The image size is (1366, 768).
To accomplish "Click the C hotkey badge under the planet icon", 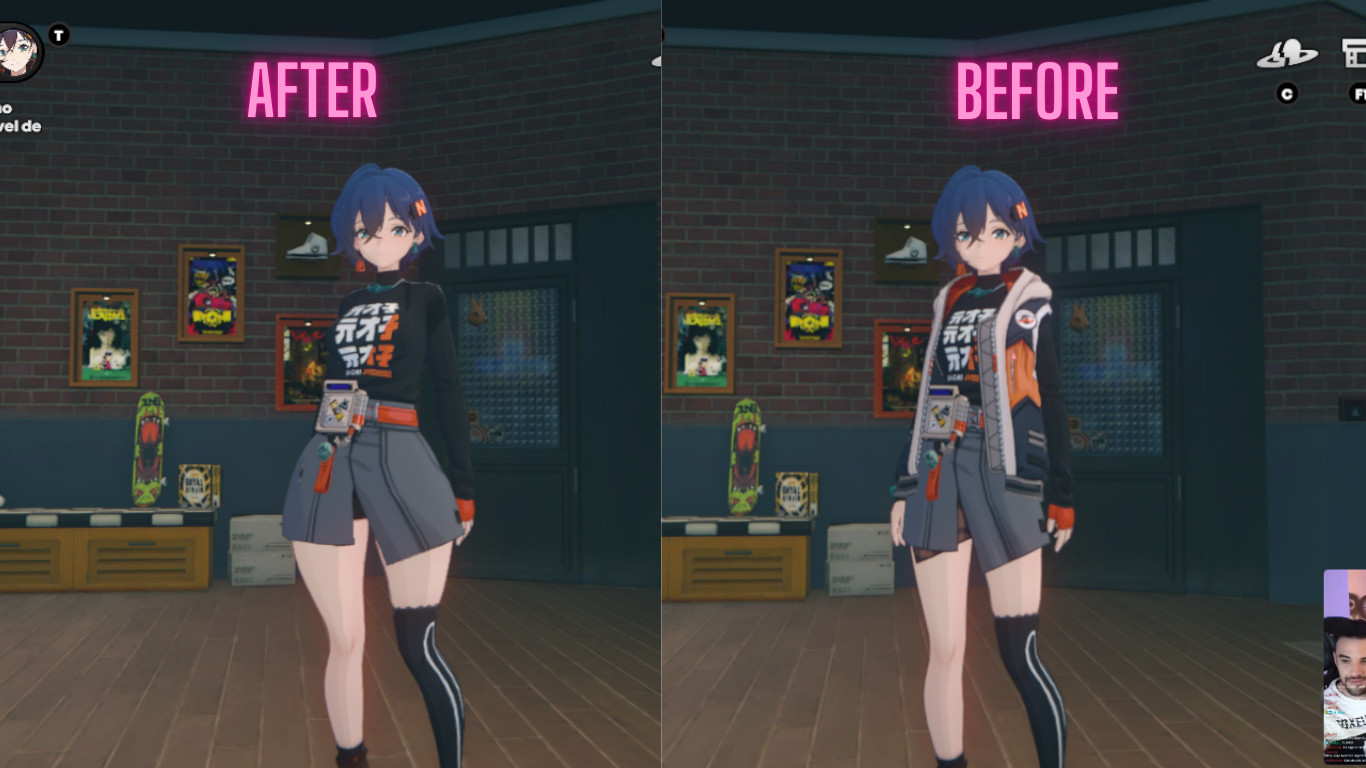I will point(1285,94).
